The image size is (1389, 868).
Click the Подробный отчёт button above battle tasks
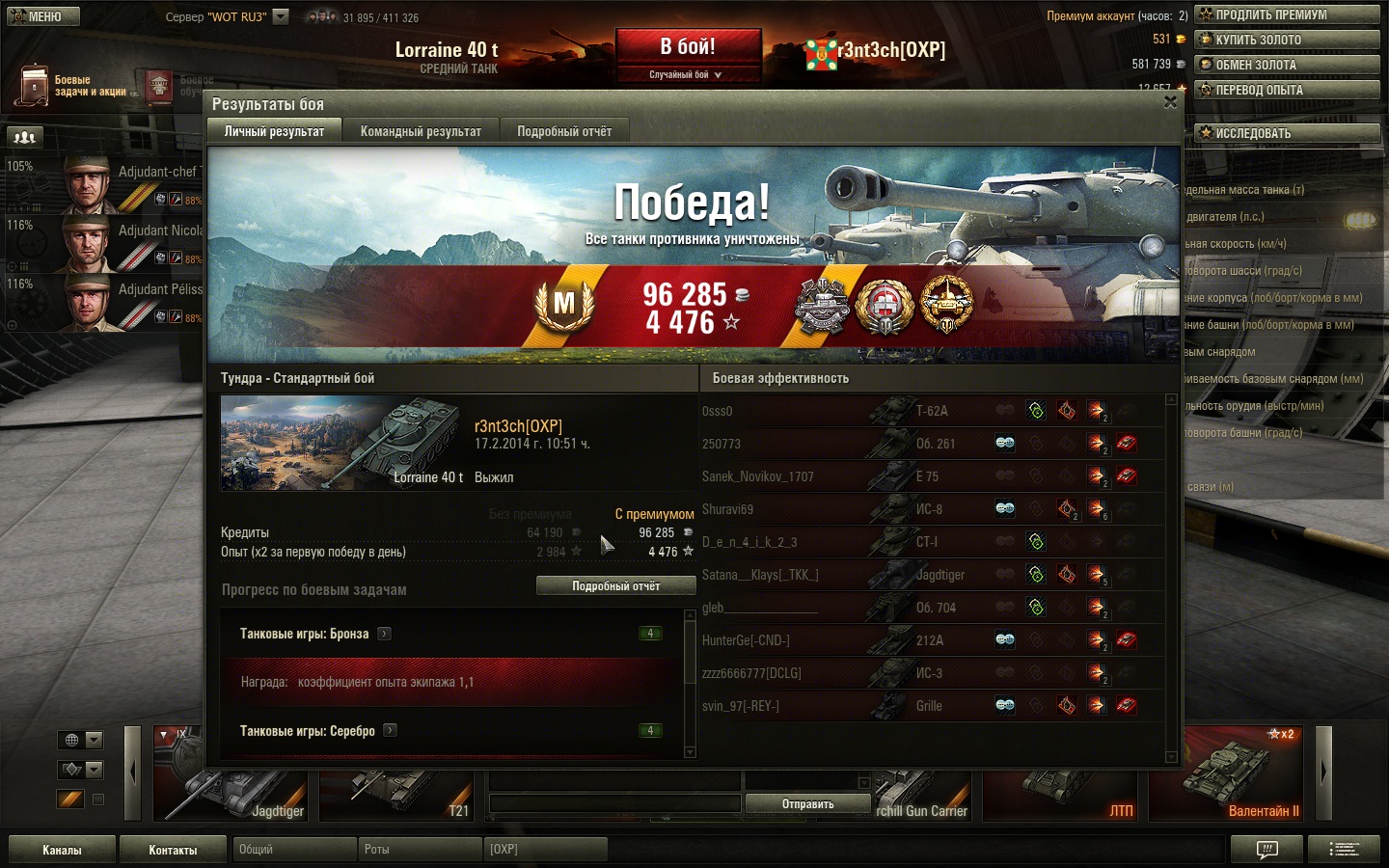pos(615,585)
